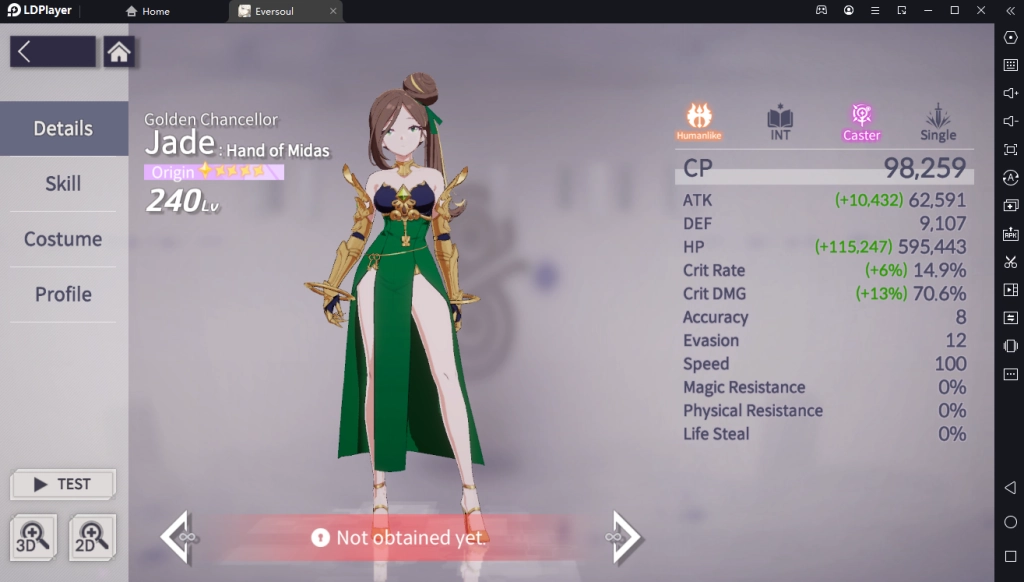This screenshot has height=582, width=1024.
Task: Show the Costume tab
Action: [63, 239]
